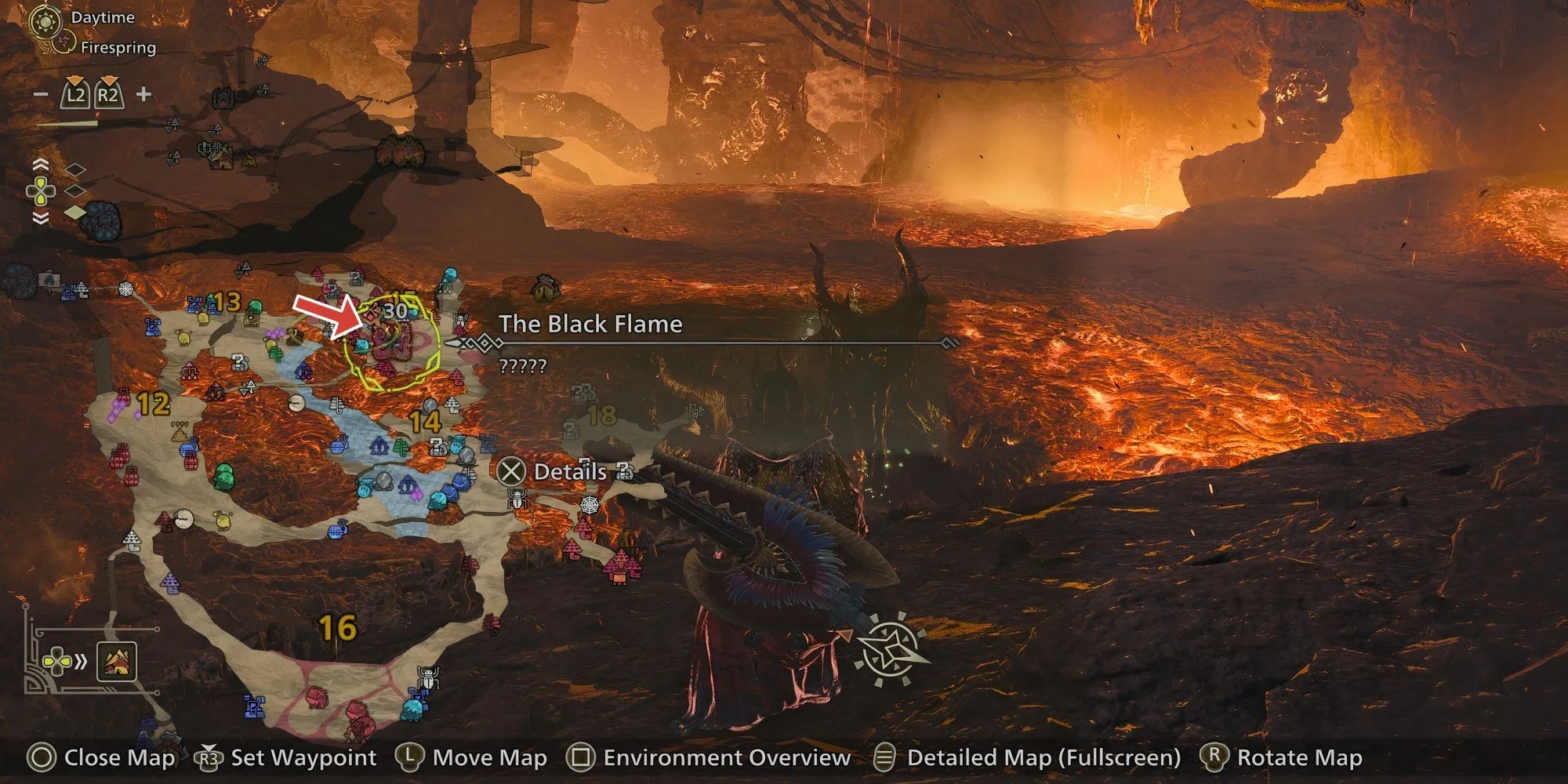Zoom in with the plus sign
The width and height of the screenshot is (1568, 784).
tap(143, 95)
